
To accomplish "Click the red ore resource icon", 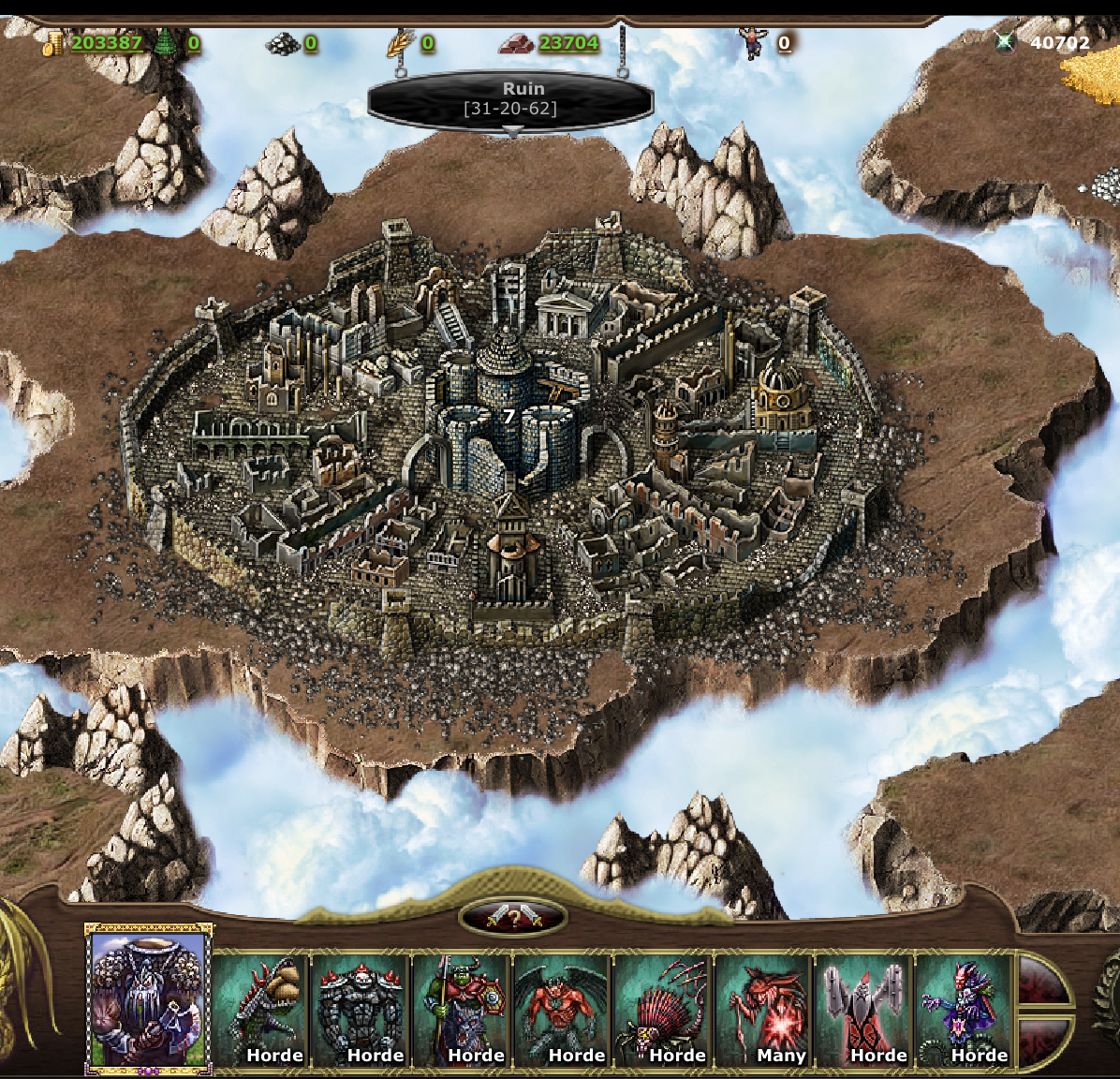I will pos(516,43).
